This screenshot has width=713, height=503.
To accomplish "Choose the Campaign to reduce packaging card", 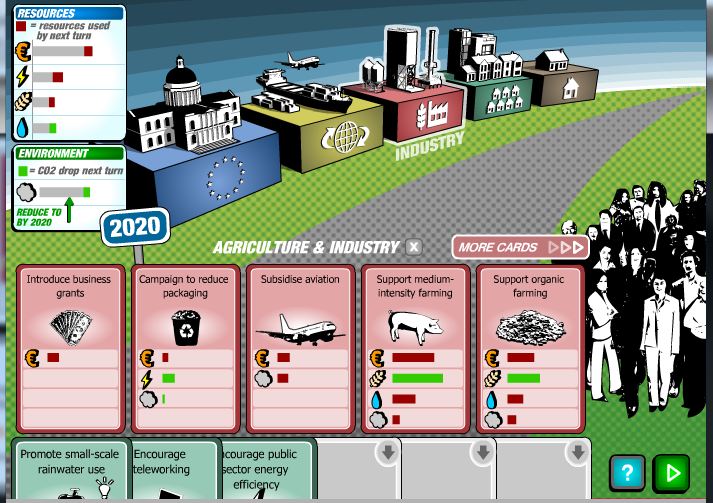I will click(186, 346).
